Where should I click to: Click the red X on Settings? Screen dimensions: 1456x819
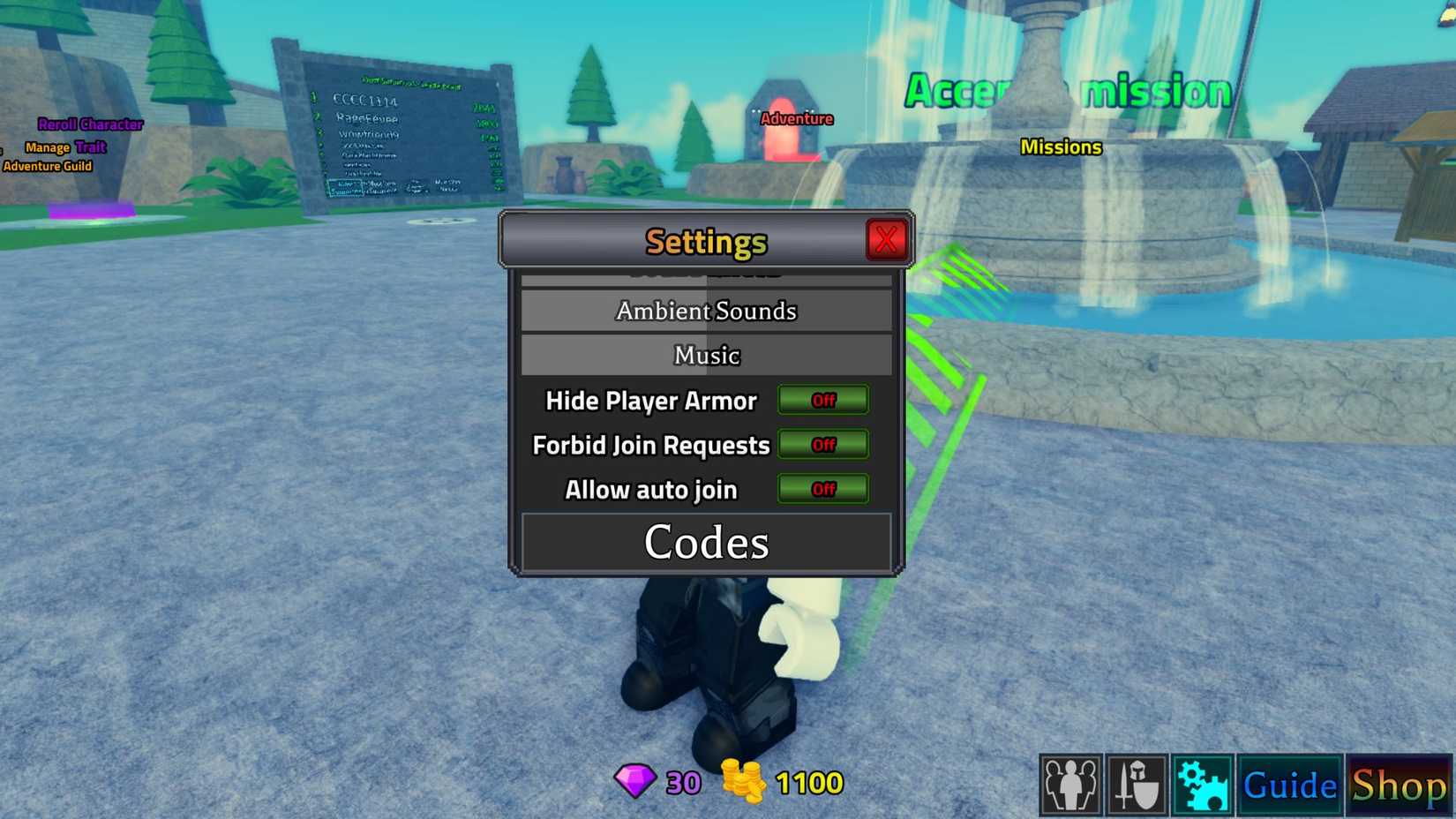[x=886, y=238]
